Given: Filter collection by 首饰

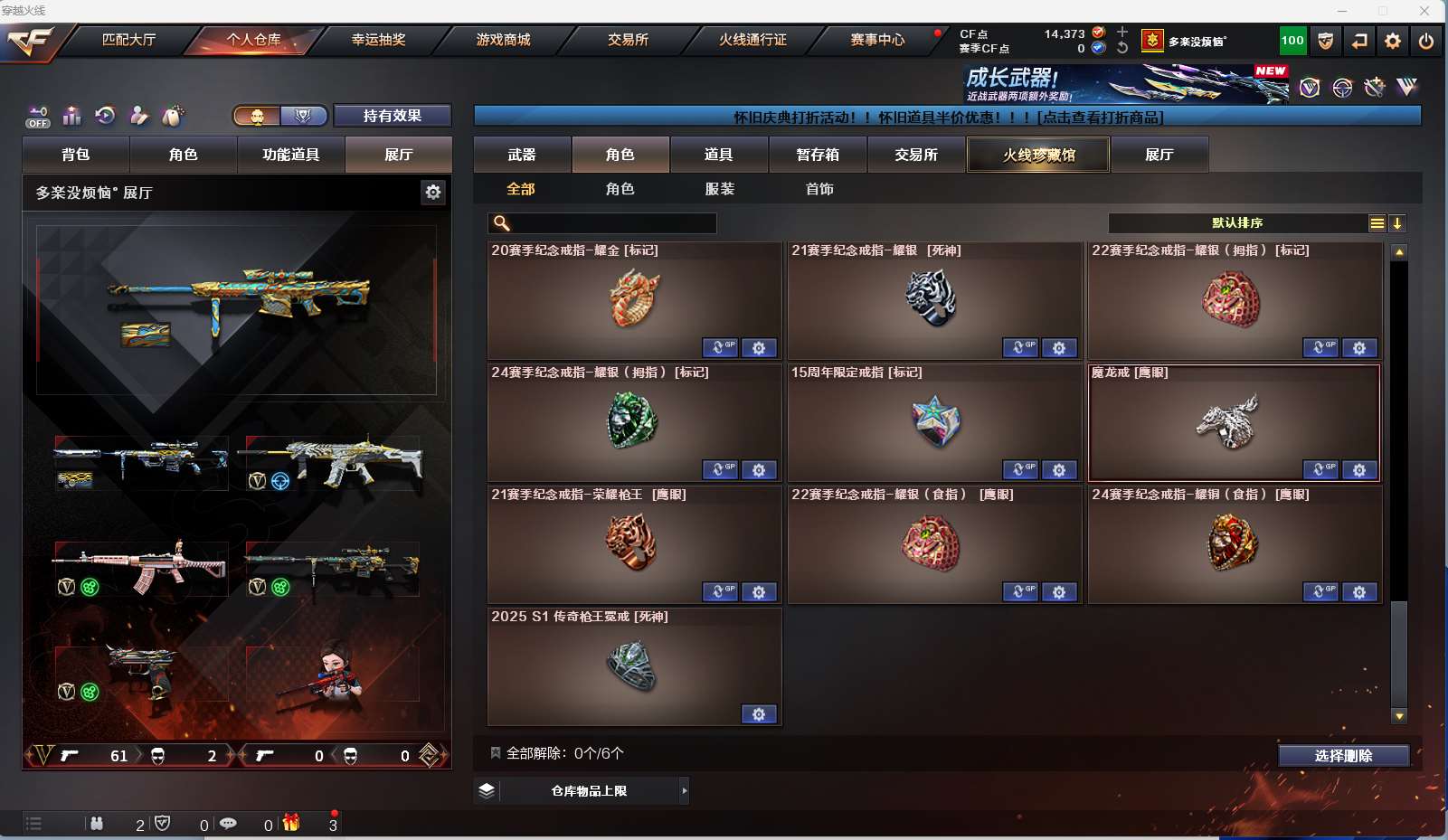Looking at the screenshot, I should (819, 189).
